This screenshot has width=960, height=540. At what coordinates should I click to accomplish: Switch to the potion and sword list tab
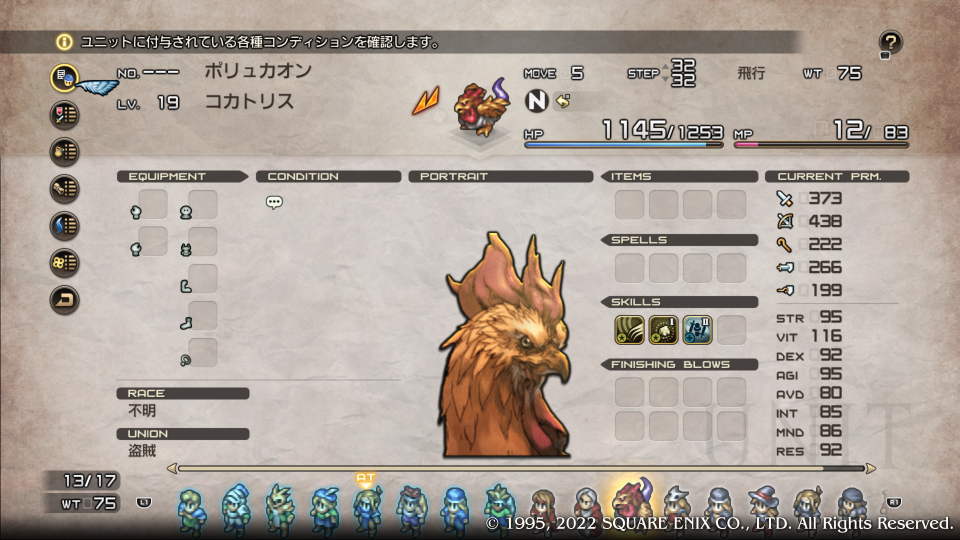tap(65, 114)
